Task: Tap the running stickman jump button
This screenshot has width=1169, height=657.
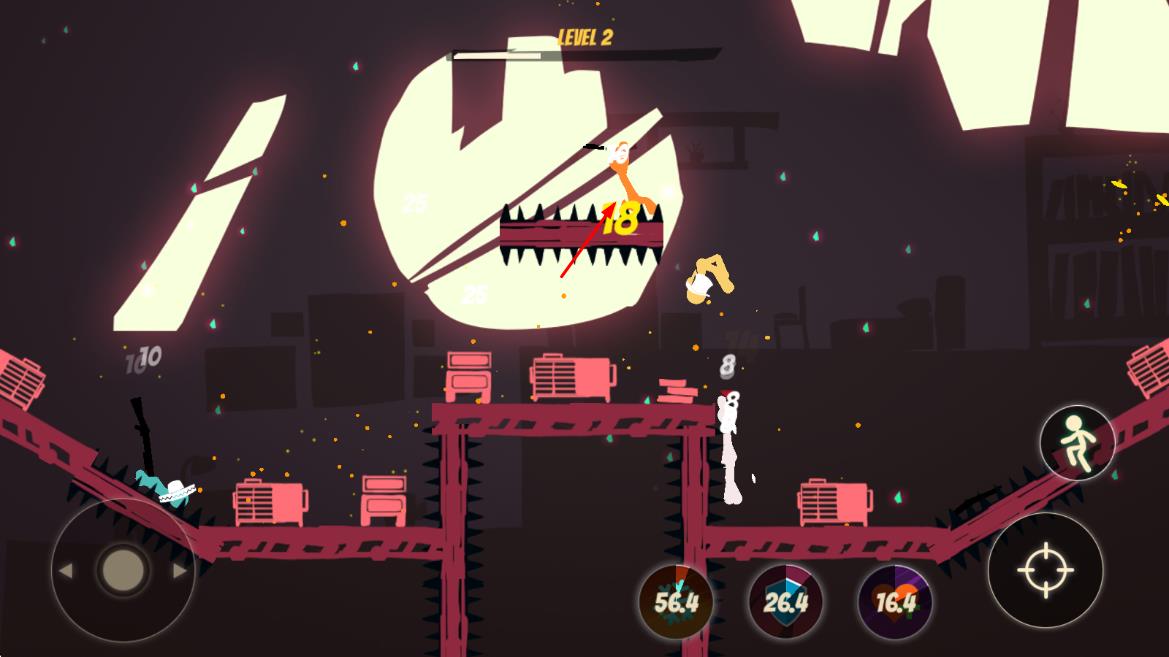Action: (x=1077, y=443)
